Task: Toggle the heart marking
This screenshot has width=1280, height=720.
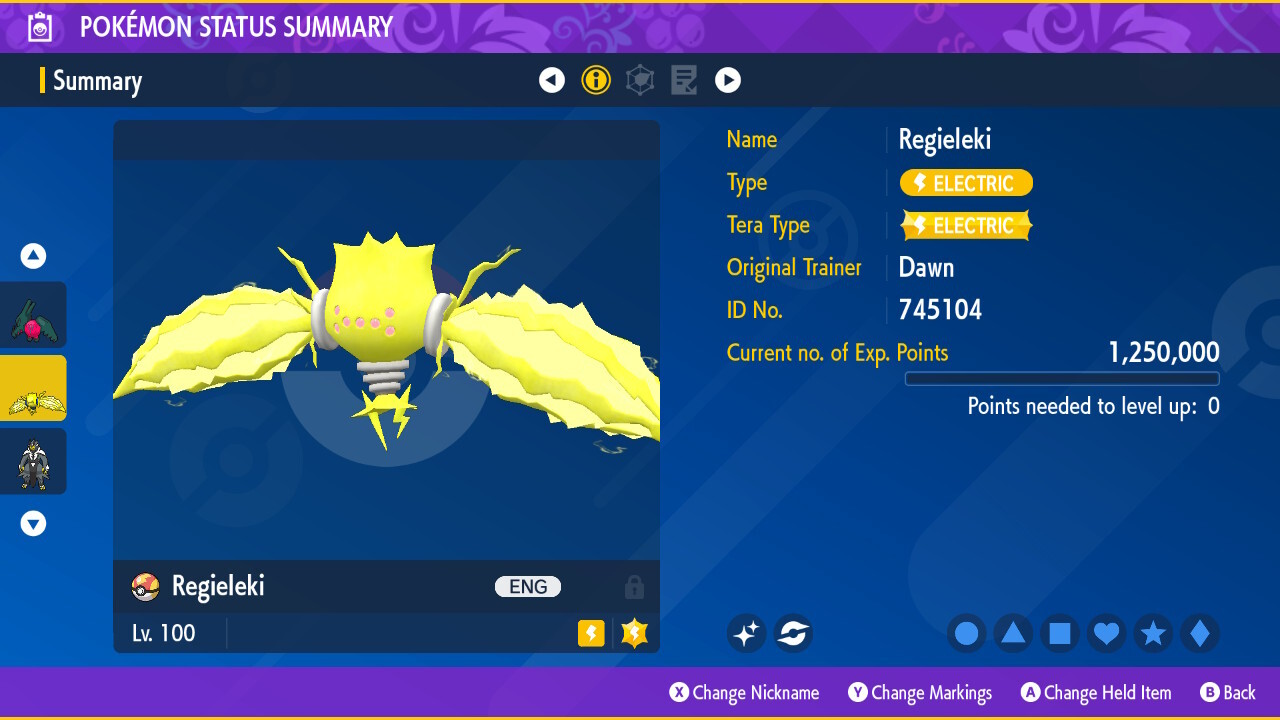Action: tap(1107, 633)
